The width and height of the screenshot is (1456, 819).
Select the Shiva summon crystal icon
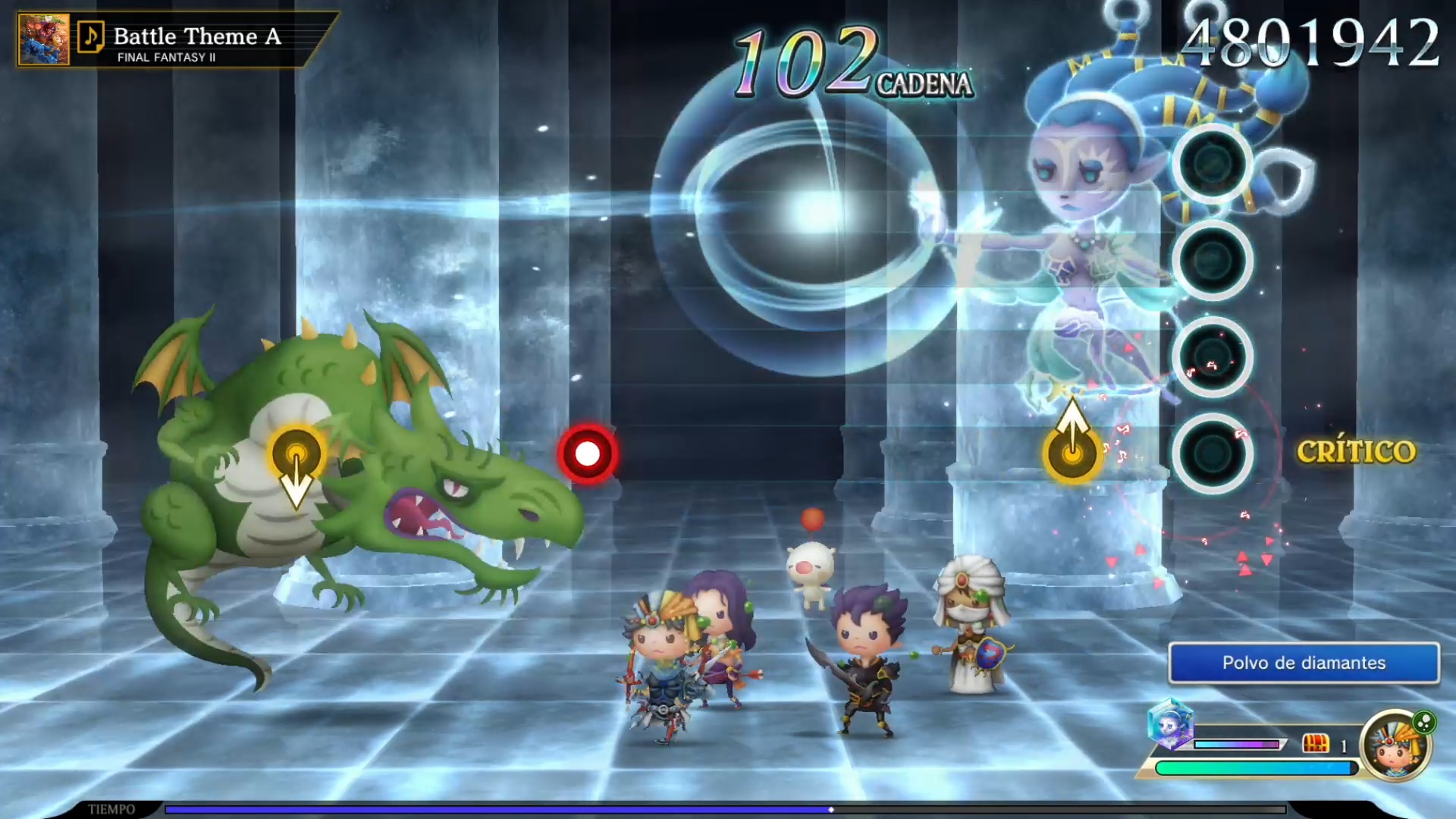(x=1171, y=722)
